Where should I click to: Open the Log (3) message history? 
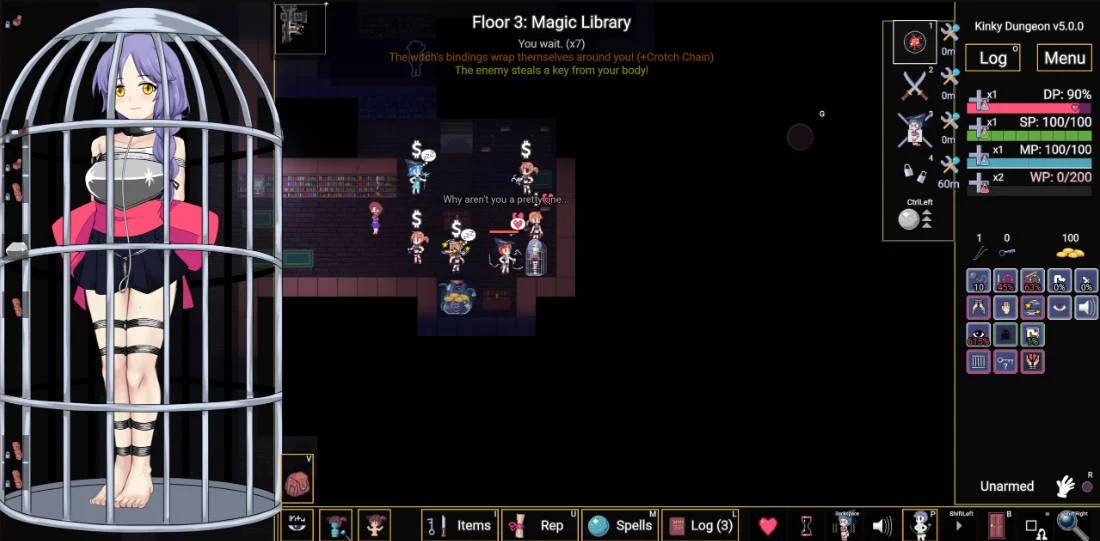coord(701,525)
